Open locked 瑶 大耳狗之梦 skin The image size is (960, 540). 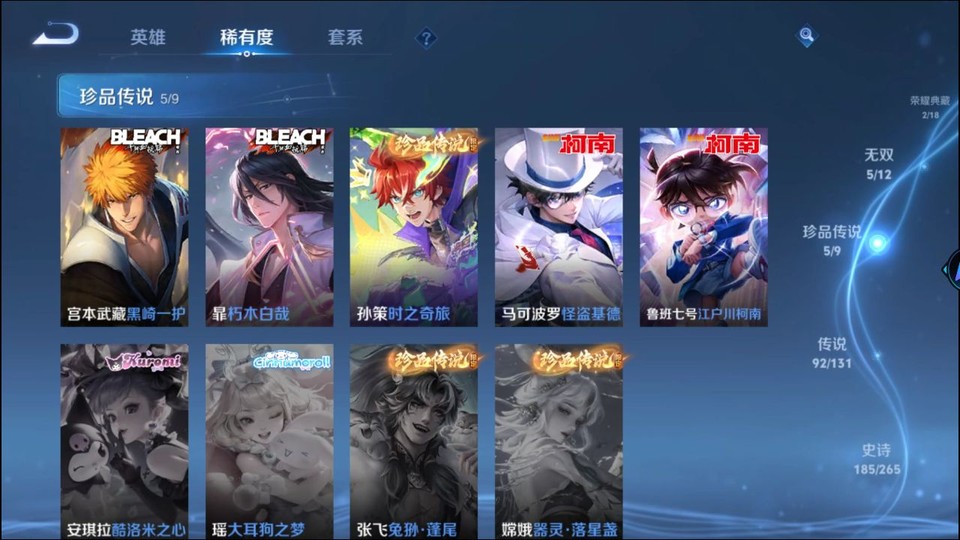(x=269, y=442)
